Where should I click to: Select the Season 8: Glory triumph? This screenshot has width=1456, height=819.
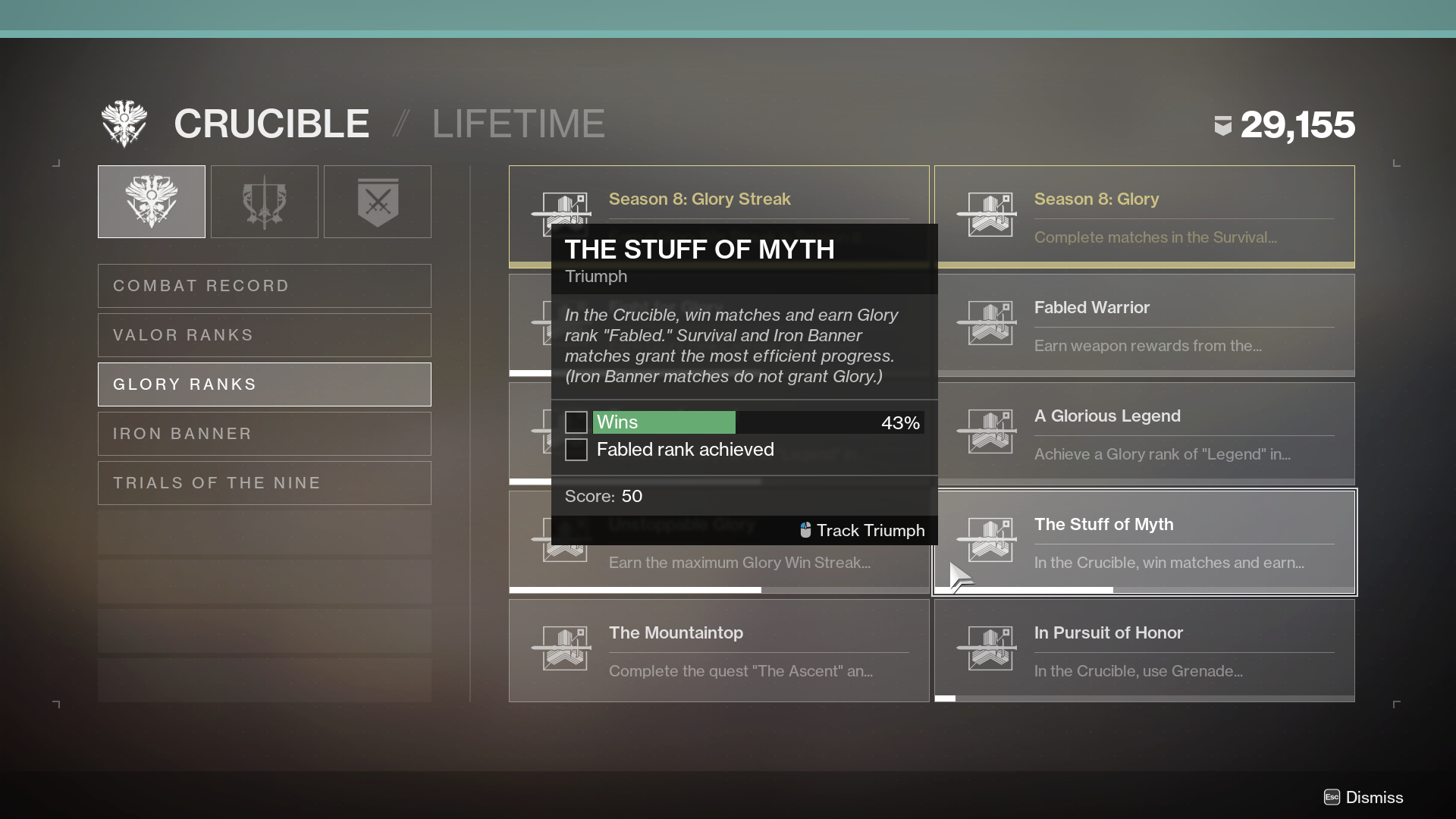tap(1144, 216)
